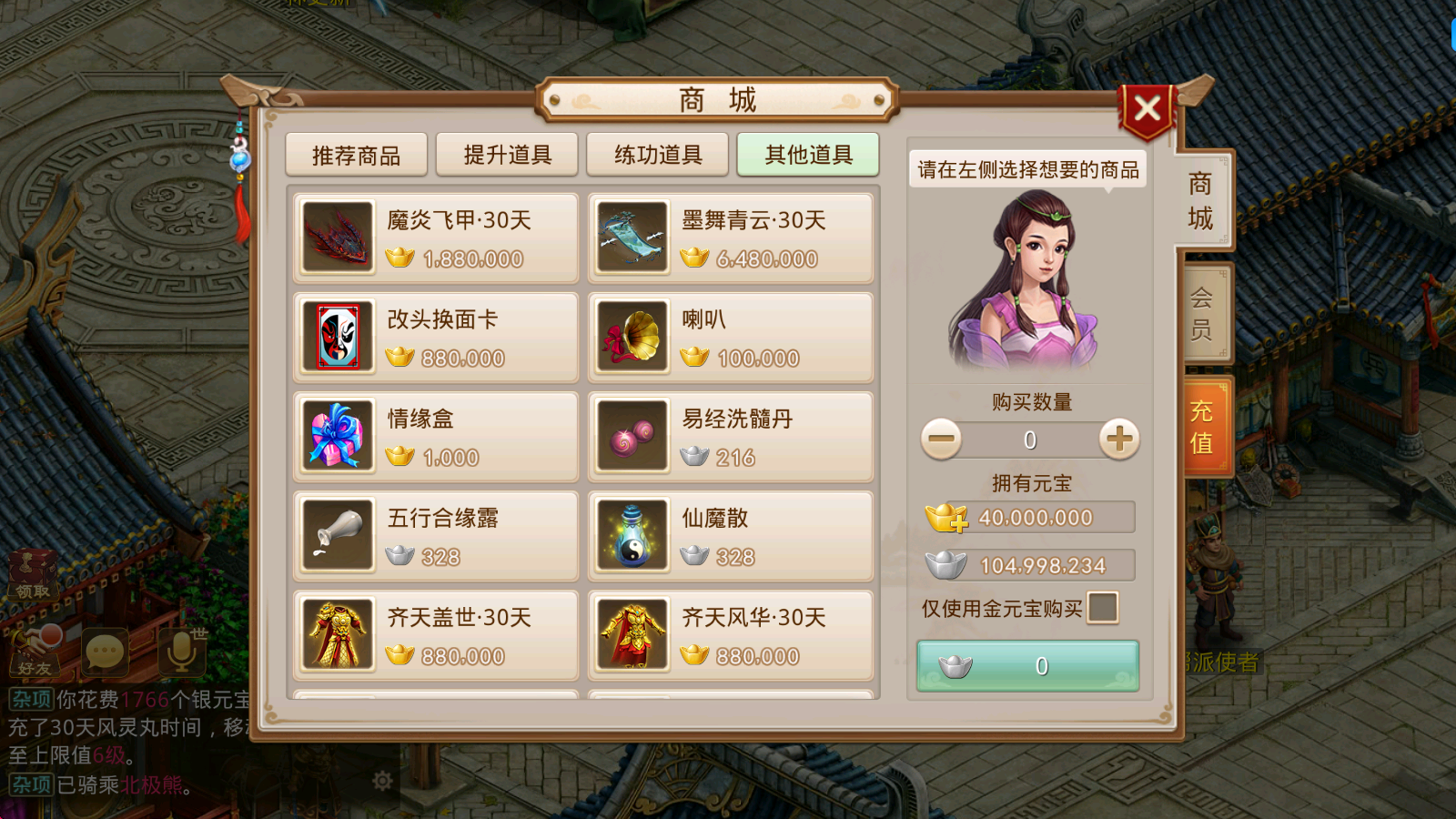
Task: Enable 仅使用金元宝购买 checkbox
Action: point(1103,607)
